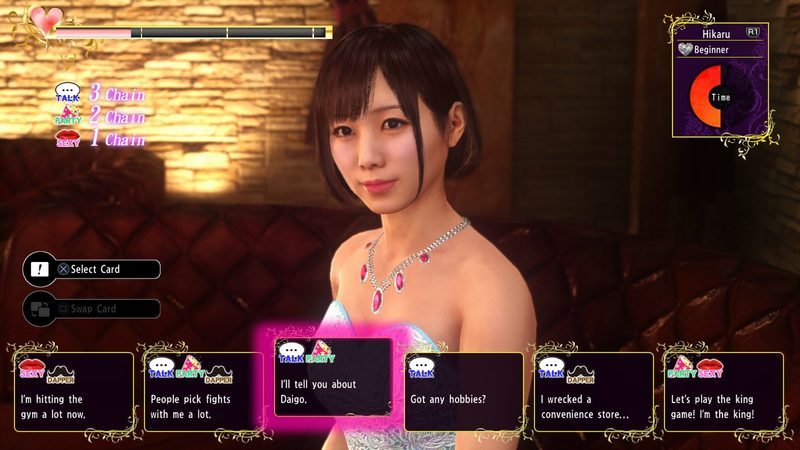Play the "Let's play the king game" card
This screenshot has width=800, height=450.
point(722,392)
